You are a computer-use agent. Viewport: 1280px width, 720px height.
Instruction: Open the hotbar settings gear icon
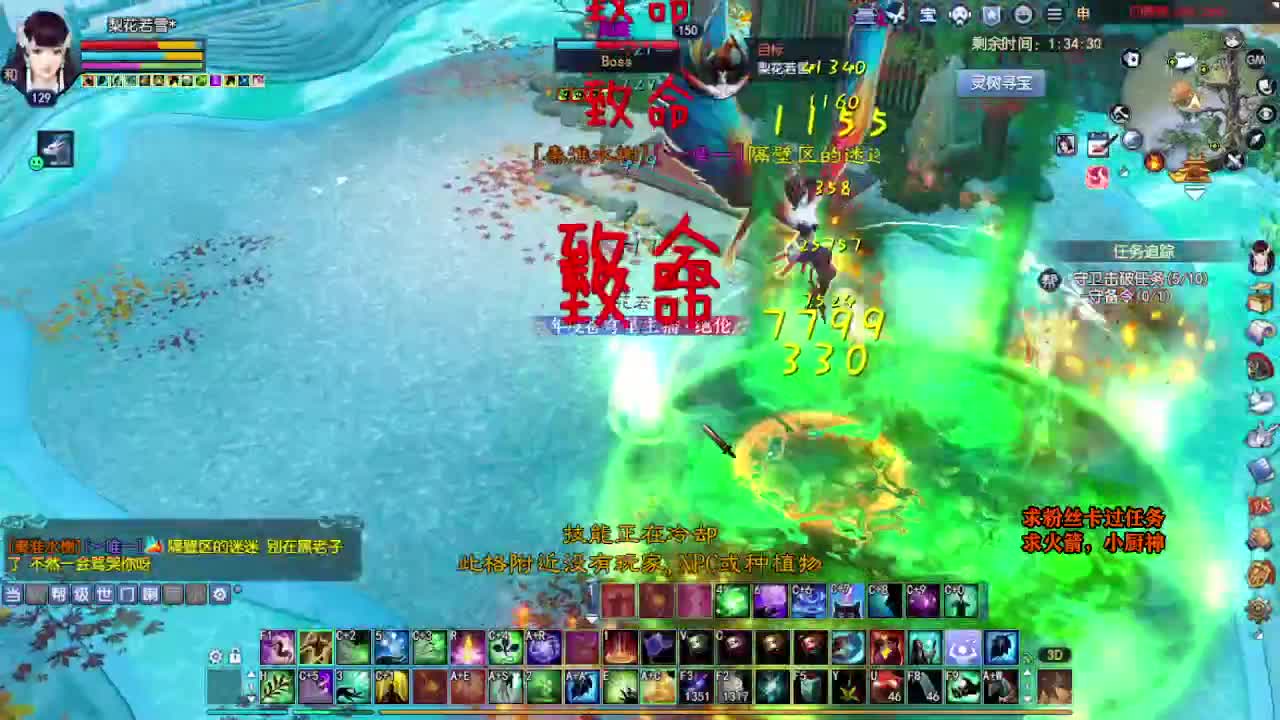click(216, 654)
